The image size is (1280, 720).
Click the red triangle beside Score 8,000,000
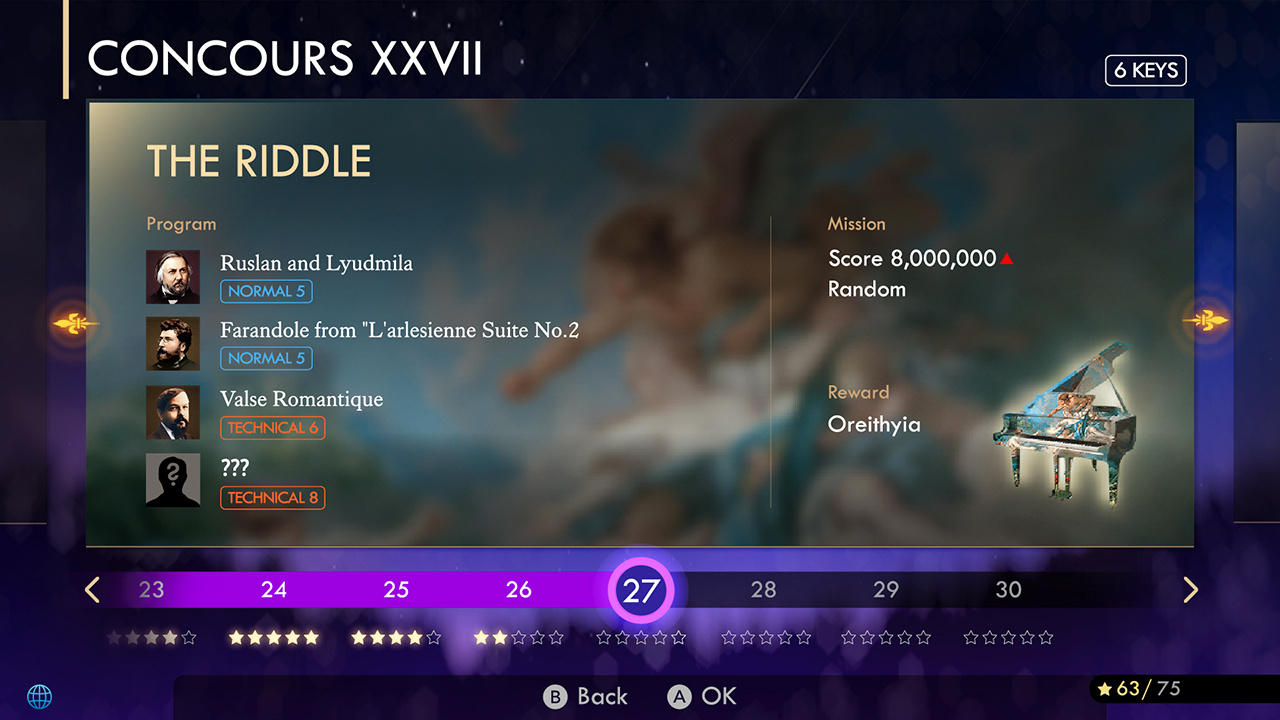pos(1006,257)
